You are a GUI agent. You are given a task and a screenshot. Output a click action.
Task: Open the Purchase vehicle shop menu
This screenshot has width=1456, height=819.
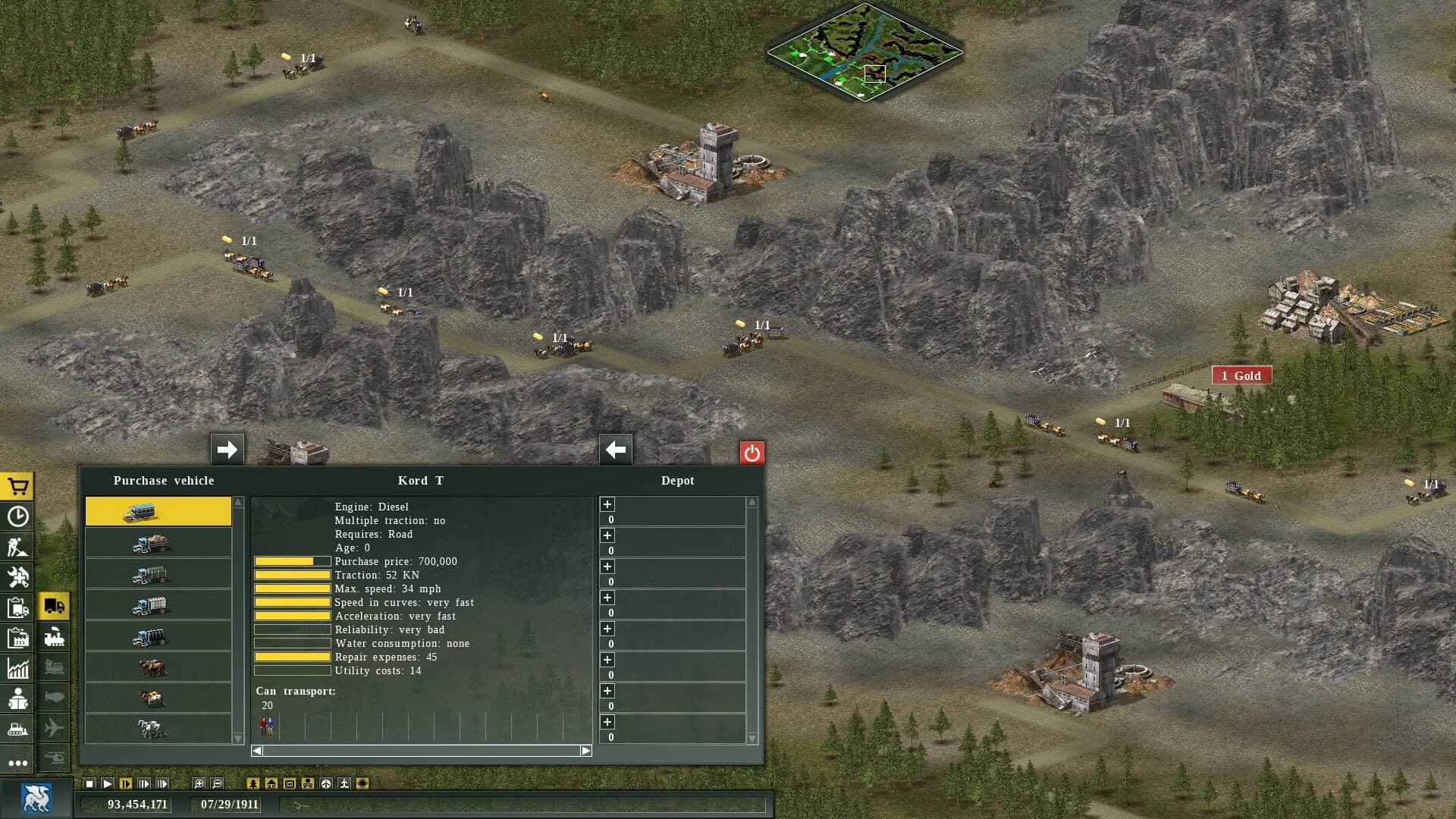pyautogui.click(x=17, y=485)
